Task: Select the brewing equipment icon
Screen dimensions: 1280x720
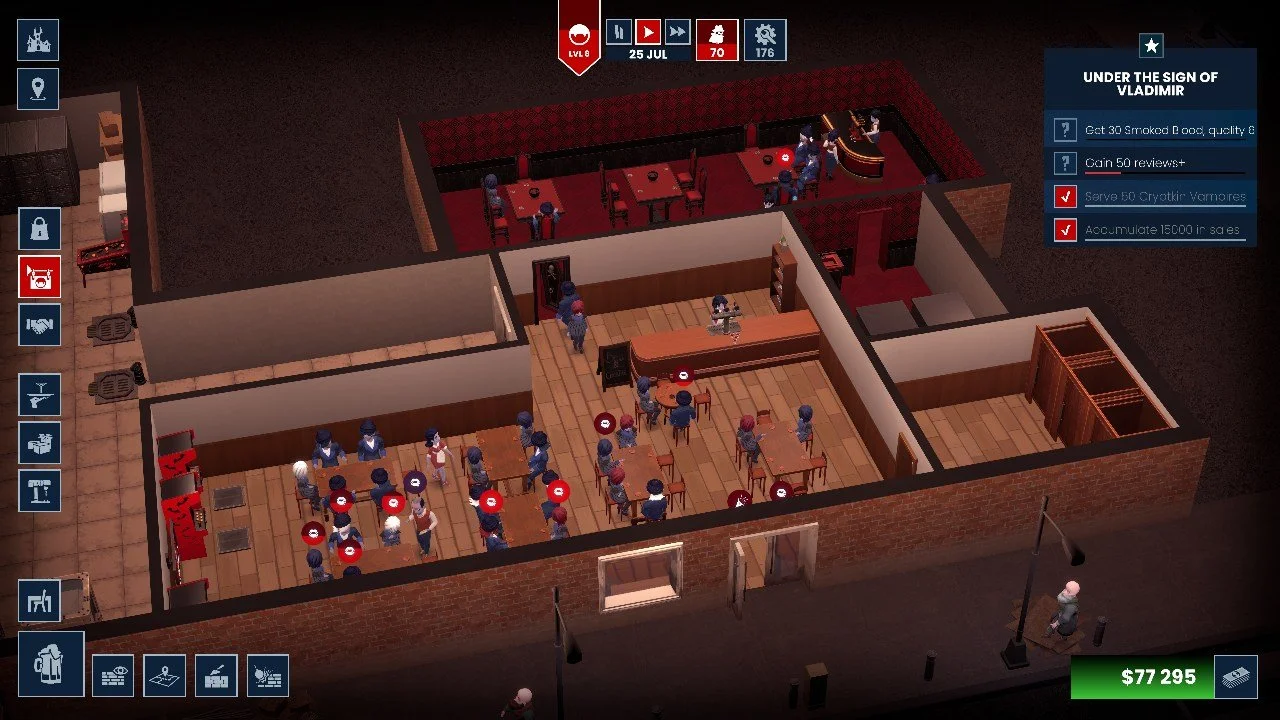Action: pos(39,490)
